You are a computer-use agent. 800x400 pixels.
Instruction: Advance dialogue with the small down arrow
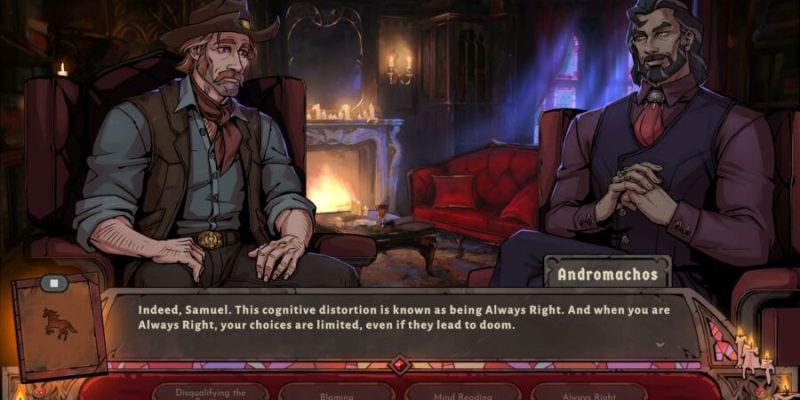660,345
